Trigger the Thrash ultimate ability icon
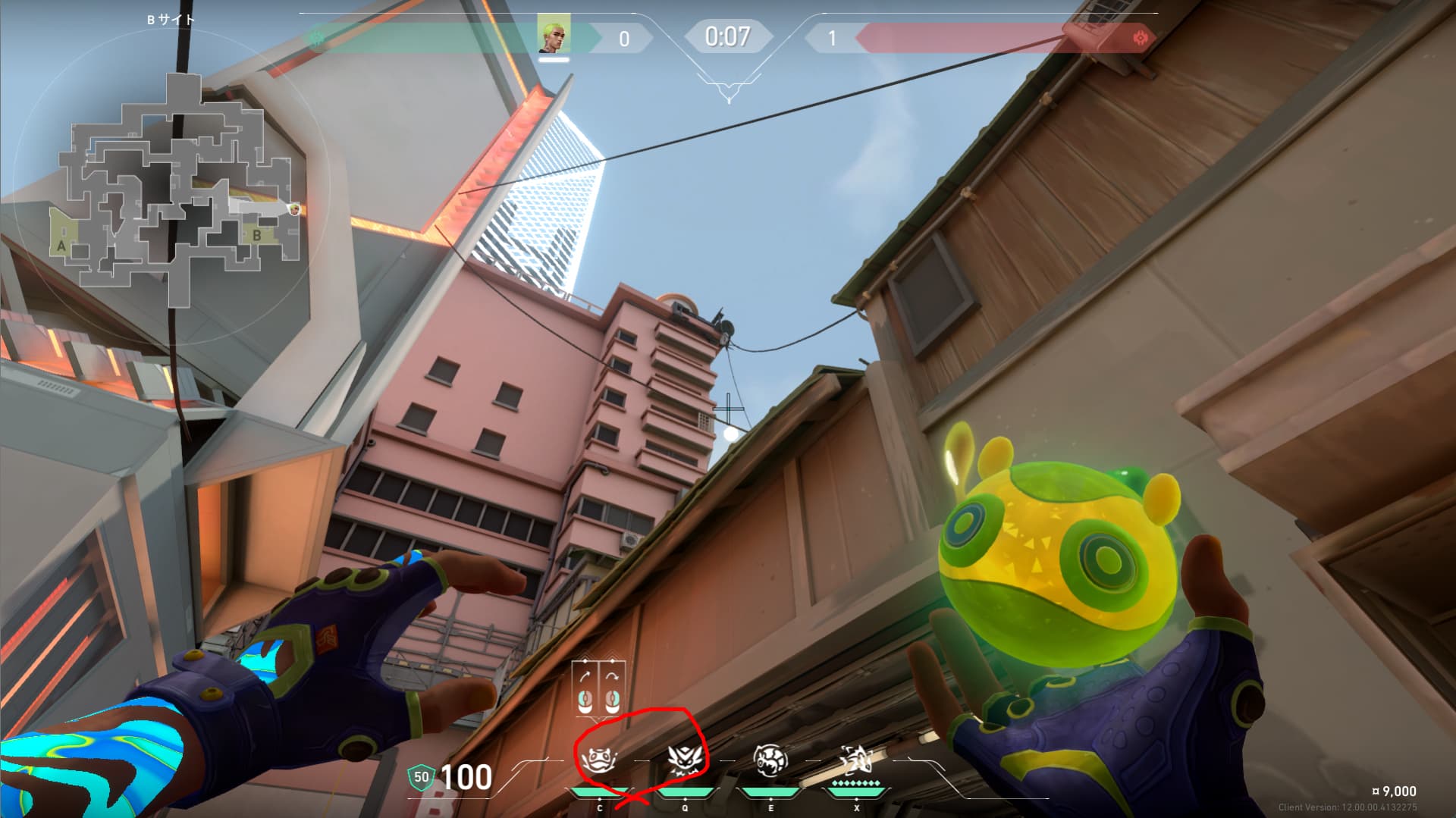Image resolution: width=1456 pixels, height=818 pixels. [856, 760]
